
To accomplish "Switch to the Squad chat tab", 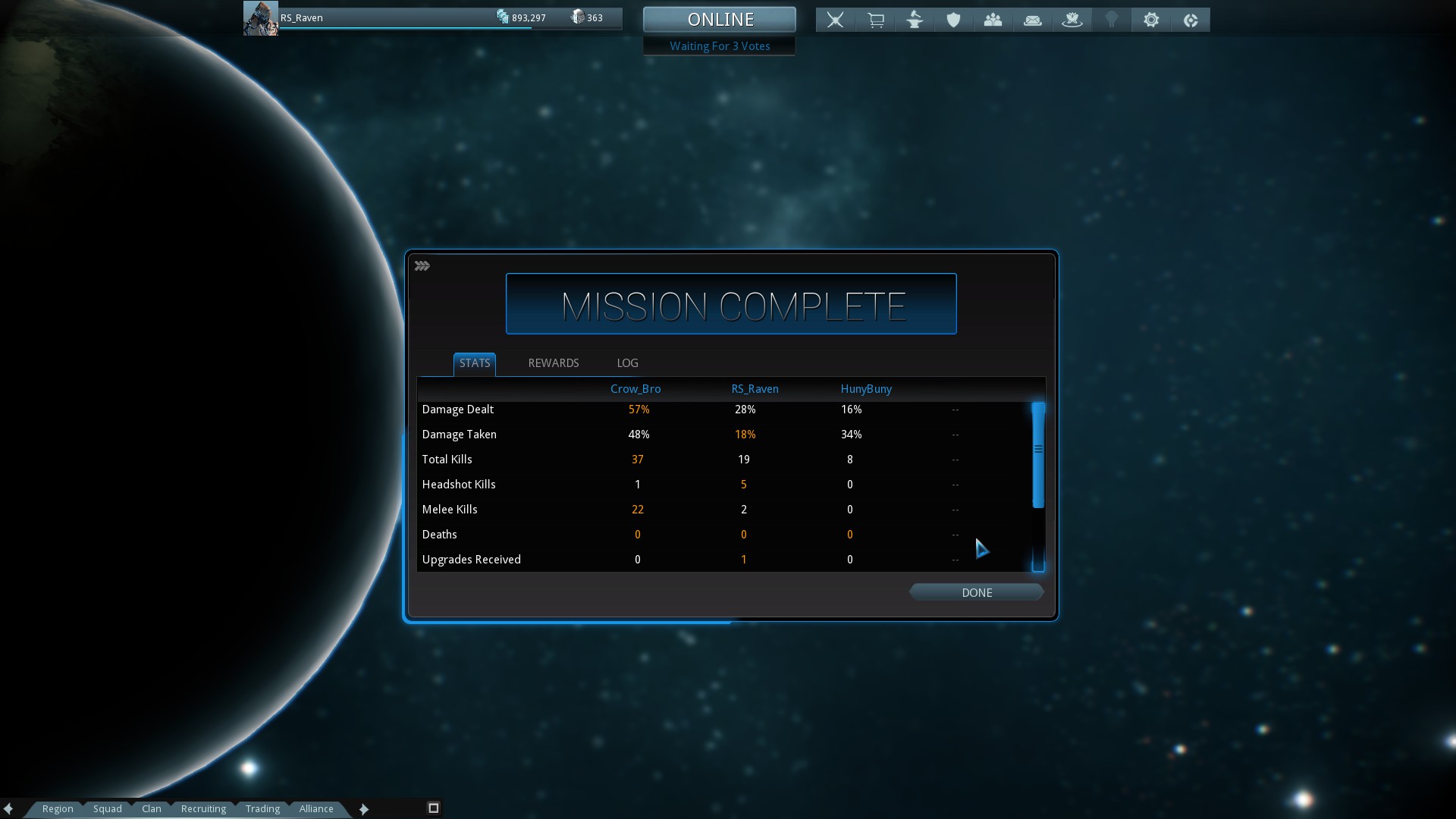I will pyautogui.click(x=108, y=809).
